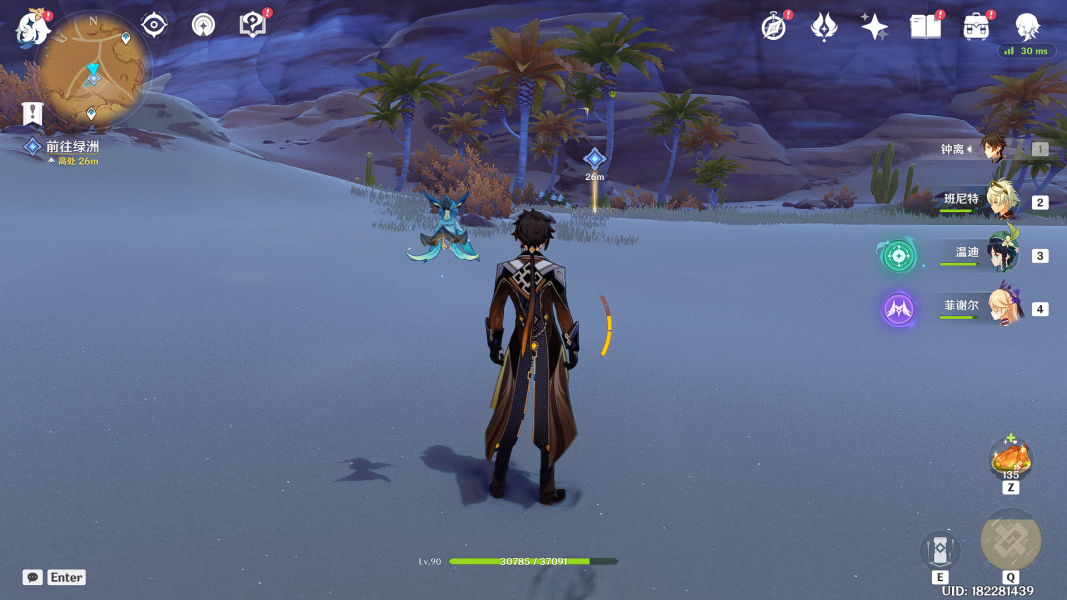This screenshot has height=600, width=1067.
Task: Trigger 菲谢尔's purple elemental burst icon
Action: click(898, 309)
